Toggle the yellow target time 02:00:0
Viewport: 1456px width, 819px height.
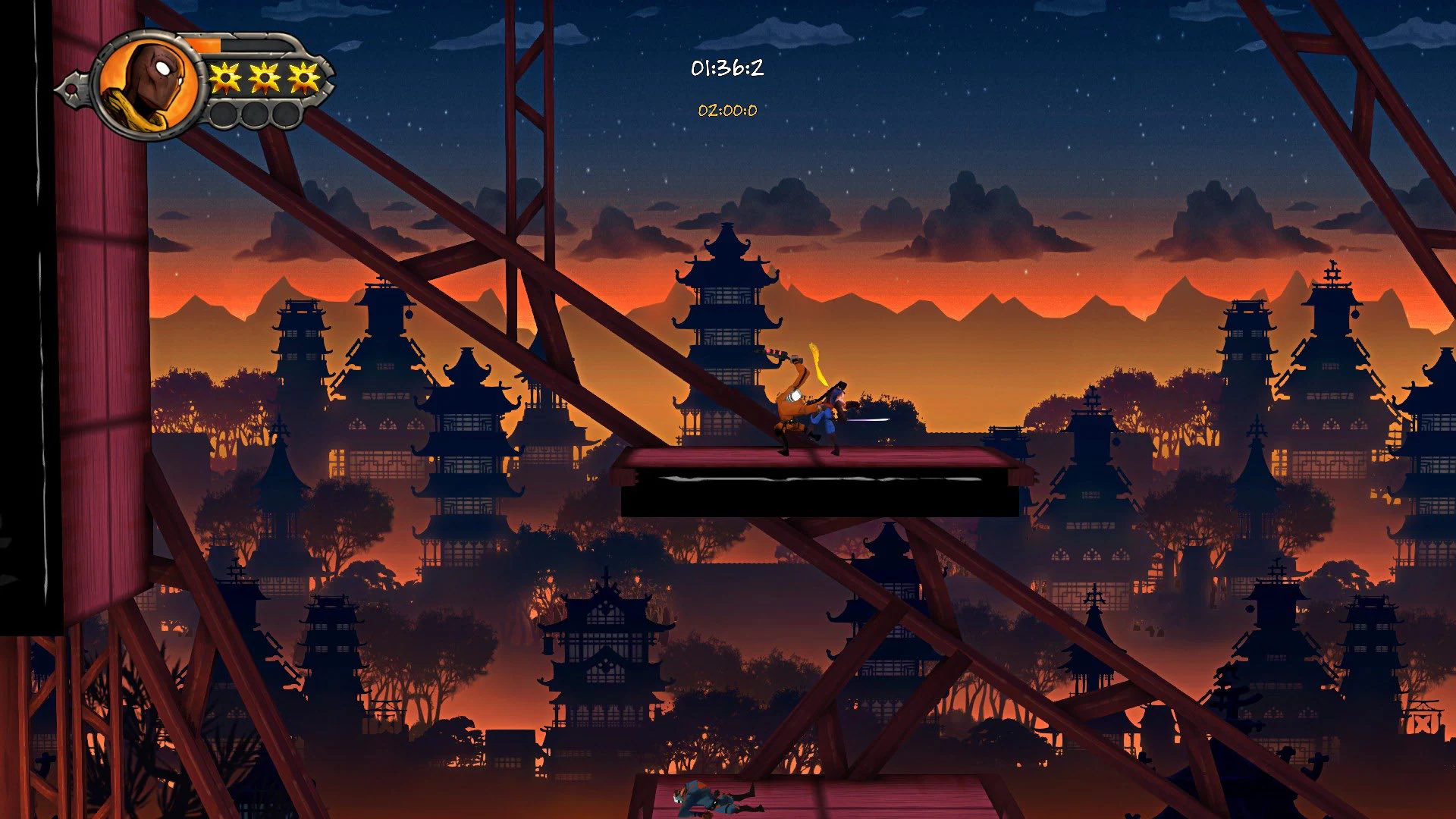(x=727, y=110)
